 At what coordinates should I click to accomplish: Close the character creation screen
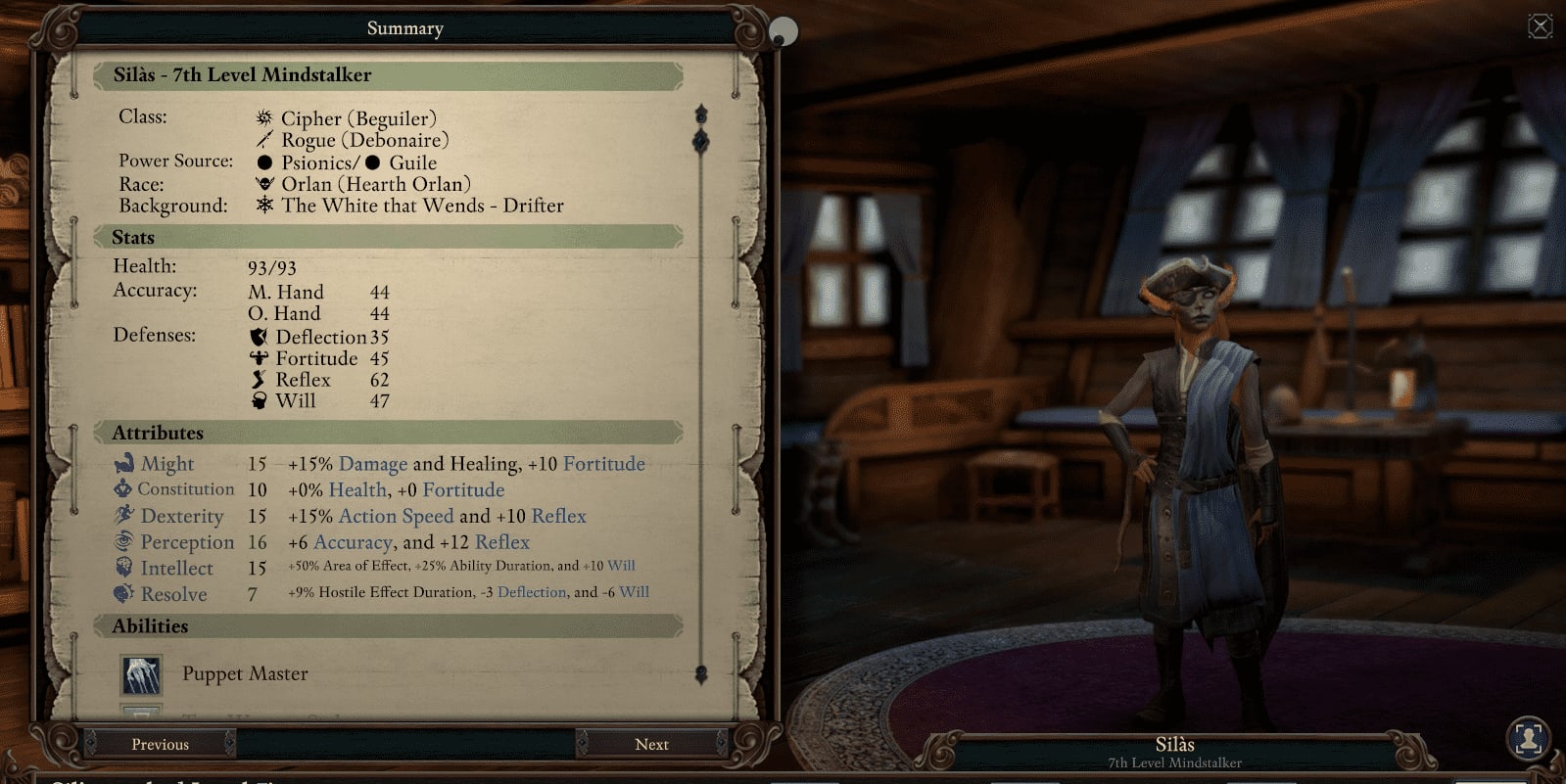click(1540, 26)
